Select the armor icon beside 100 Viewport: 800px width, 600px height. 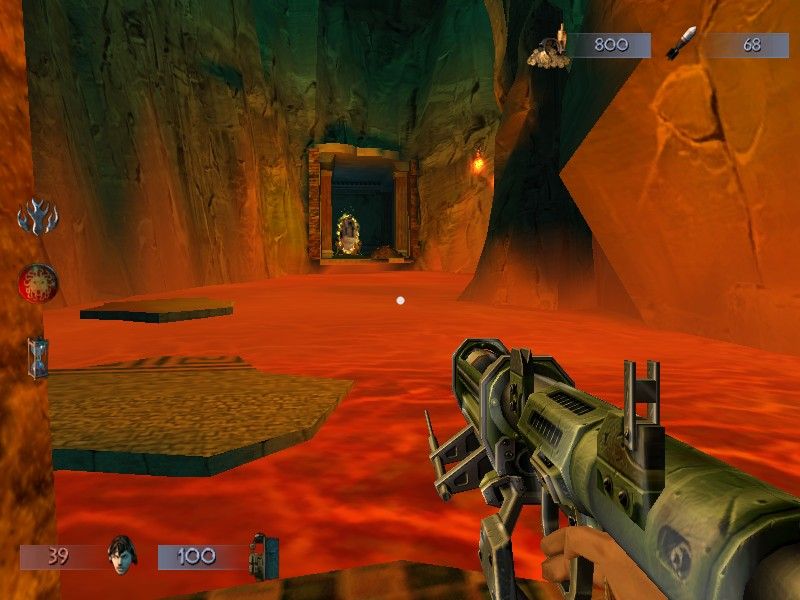tap(263, 556)
